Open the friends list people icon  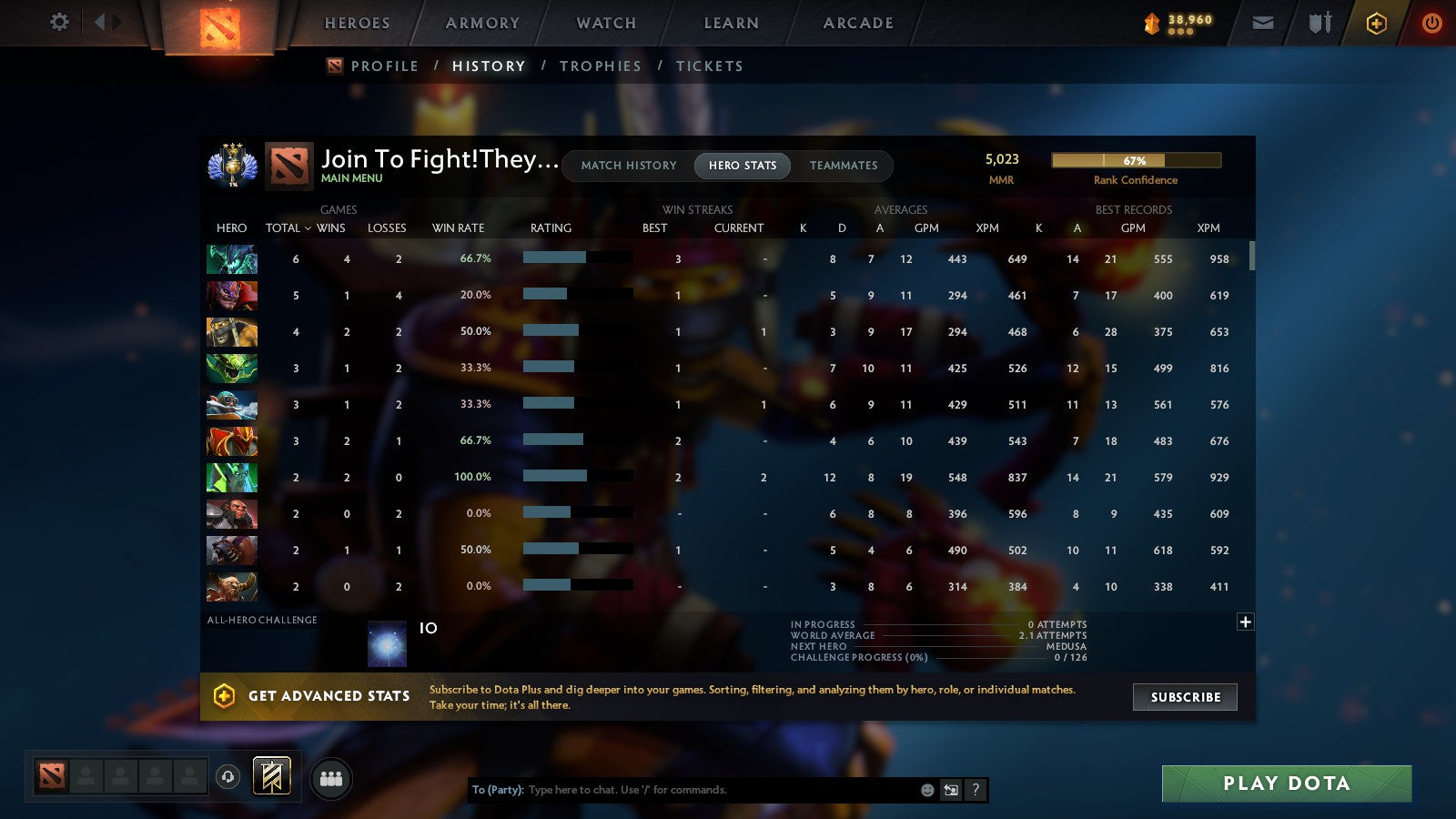[x=331, y=778]
